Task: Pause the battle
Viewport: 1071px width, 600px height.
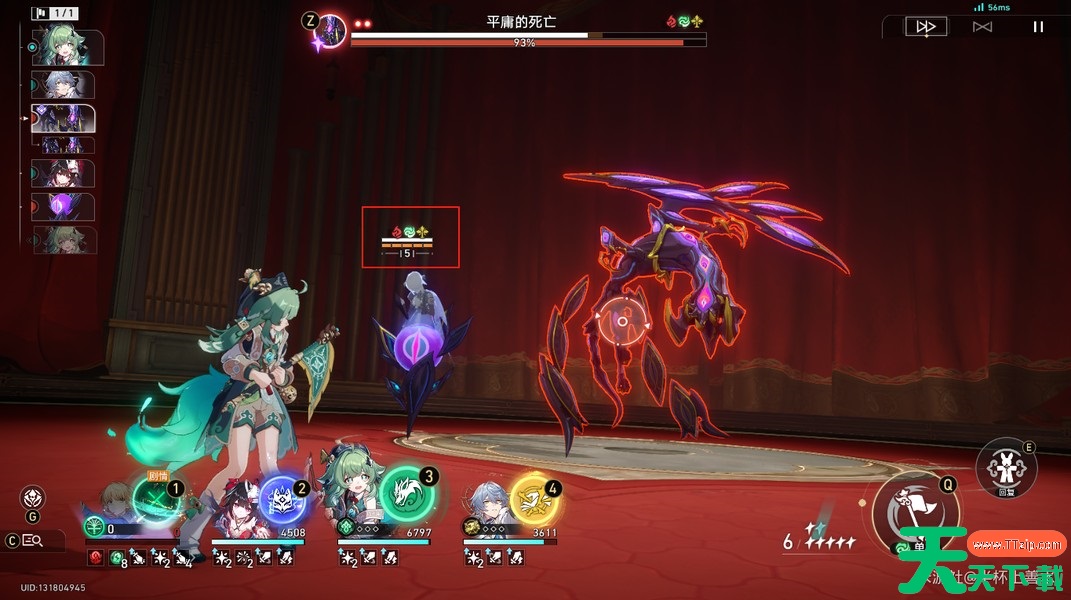Action: coord(1038,27)
